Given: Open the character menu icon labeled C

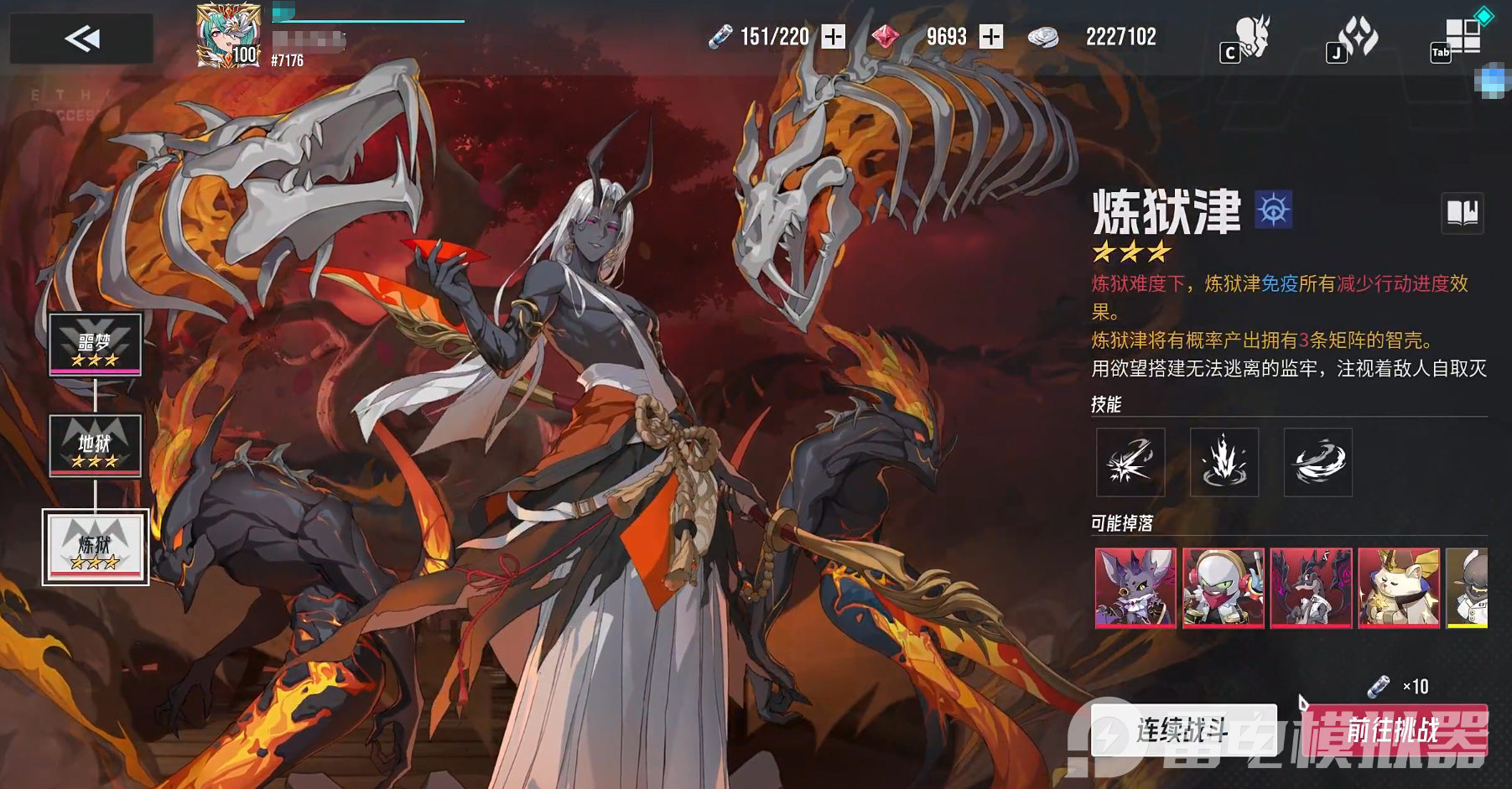Looking at the screenshot, I should click(1247, 39).
